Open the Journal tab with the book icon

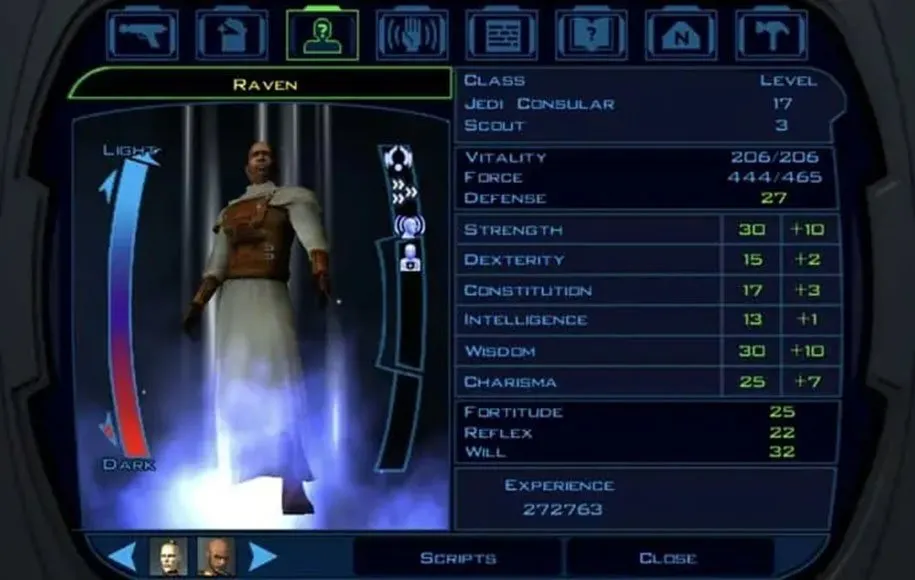(x=591, y=34)
